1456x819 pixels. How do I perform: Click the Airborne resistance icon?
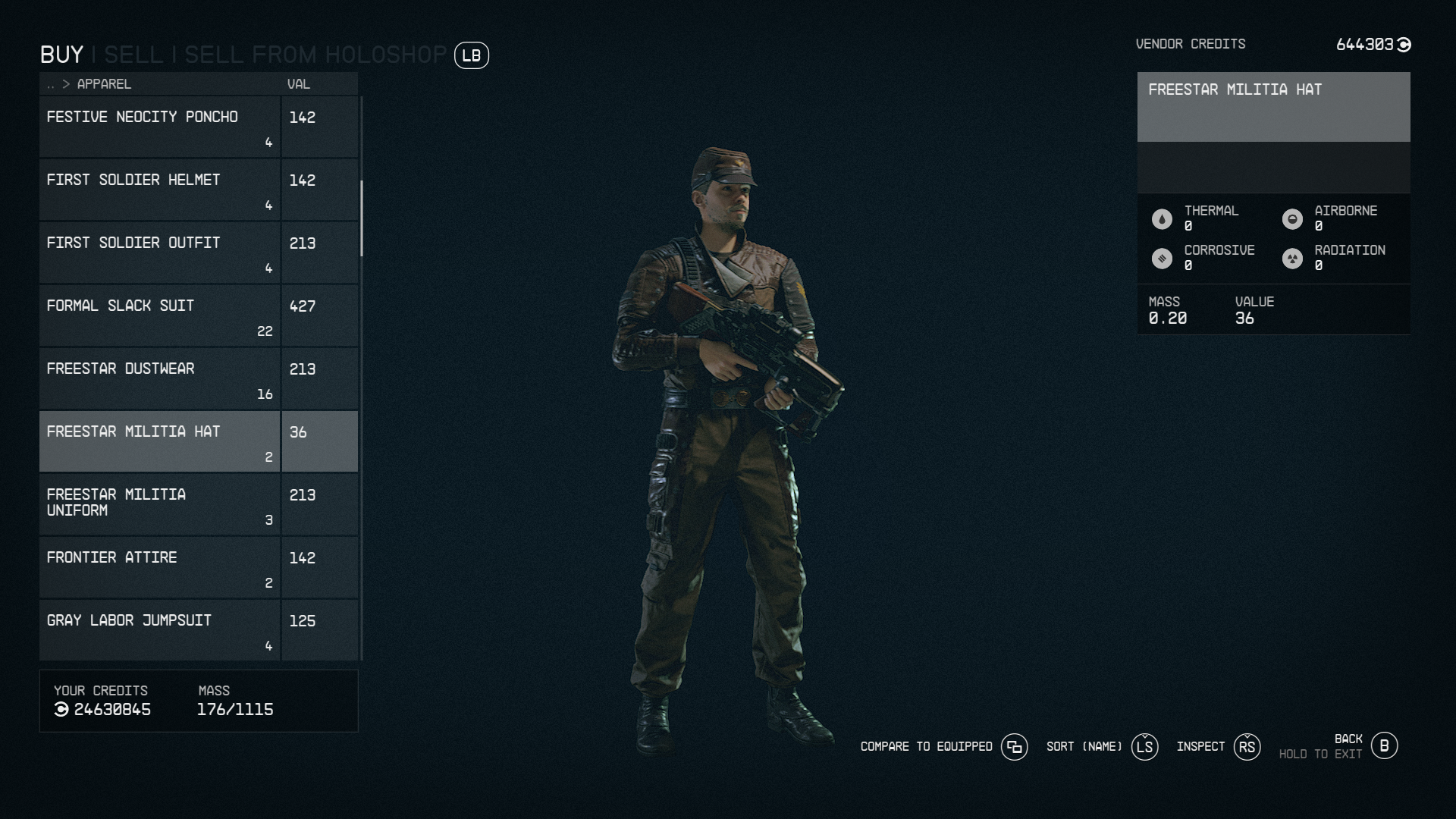pos(1293,218)
